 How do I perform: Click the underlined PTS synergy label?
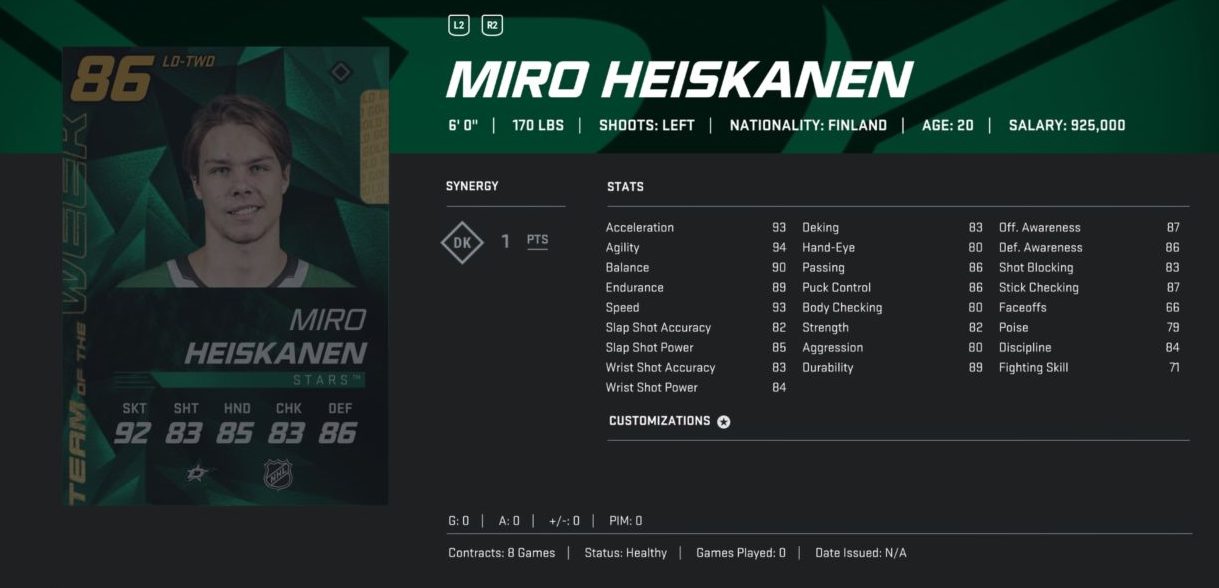click(x=537, y=240)
